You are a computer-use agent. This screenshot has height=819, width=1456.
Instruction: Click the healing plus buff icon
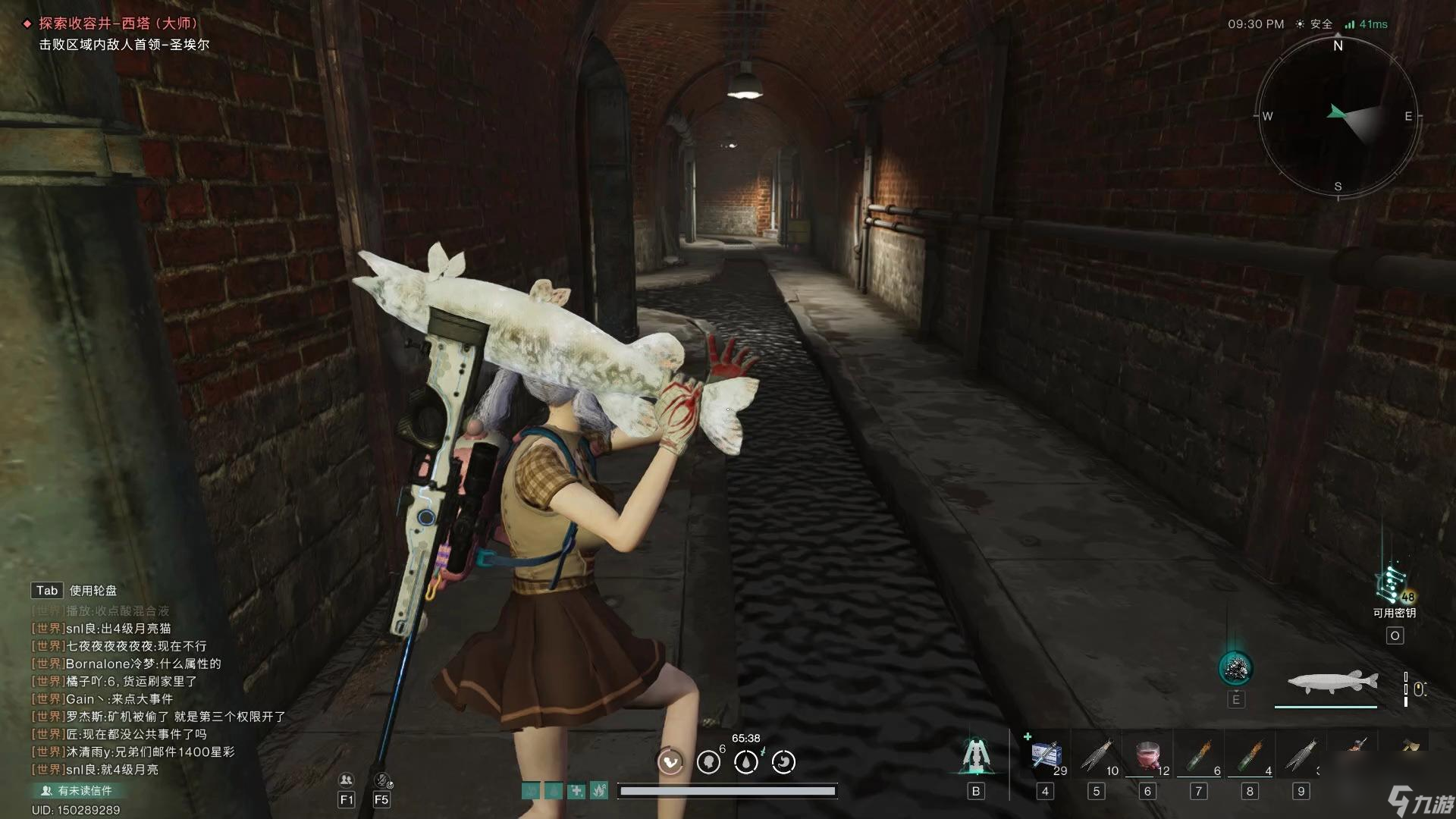click(577, 791)
